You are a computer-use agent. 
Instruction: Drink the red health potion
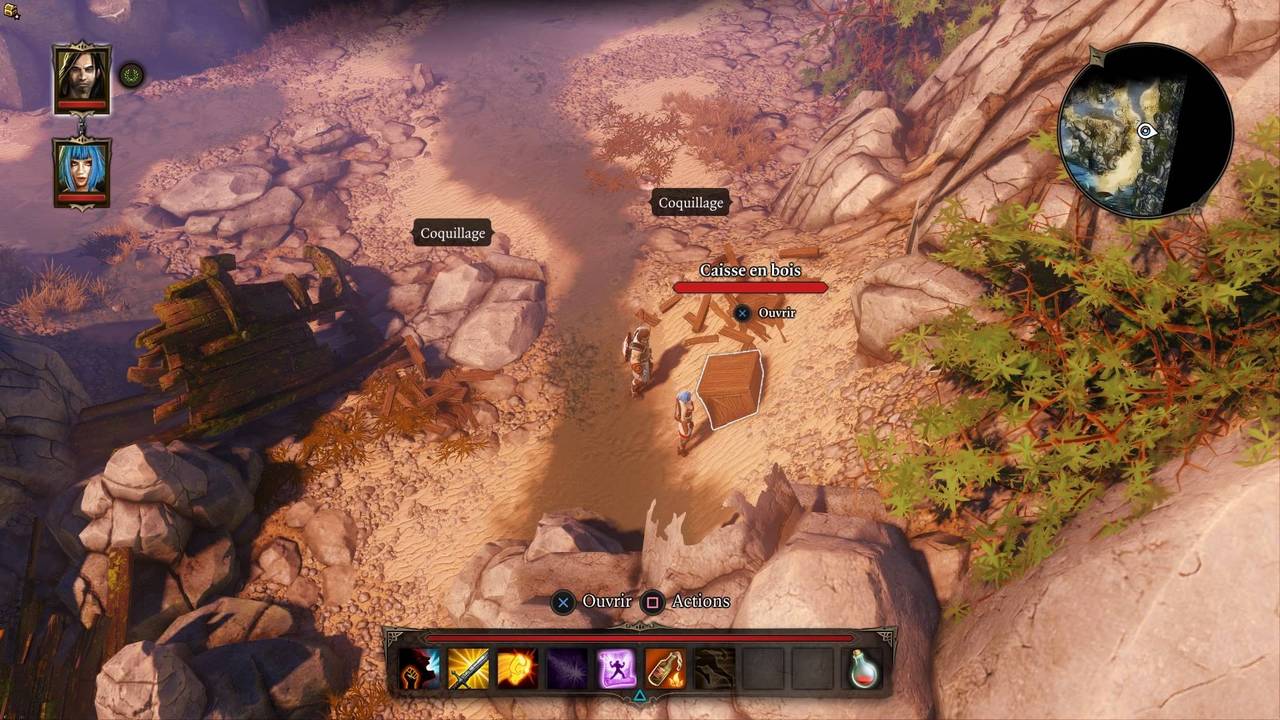(x=865, y=668)
